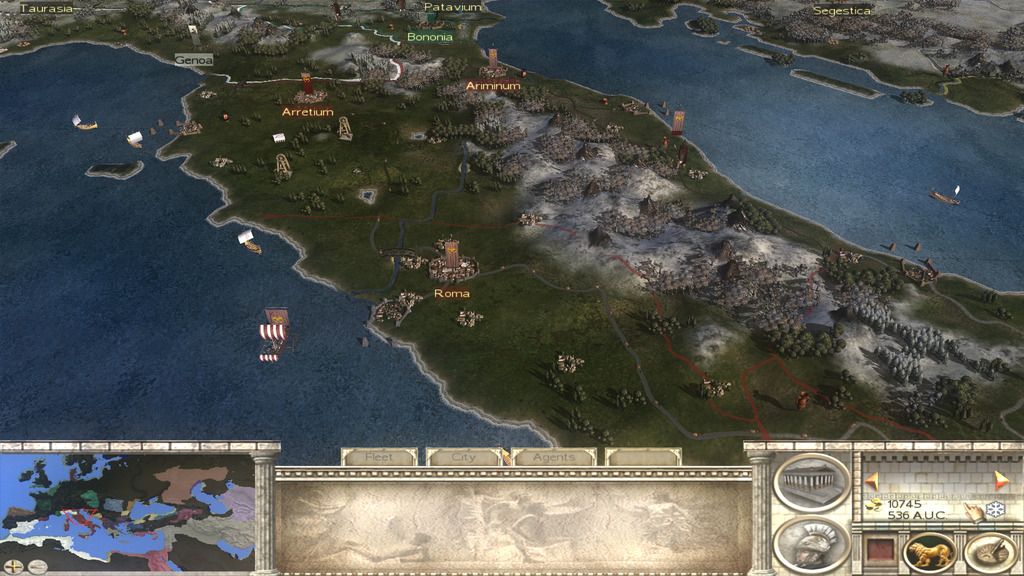
Task: Open the recruitment panel helmet button
Action: (x=811, y=545)
